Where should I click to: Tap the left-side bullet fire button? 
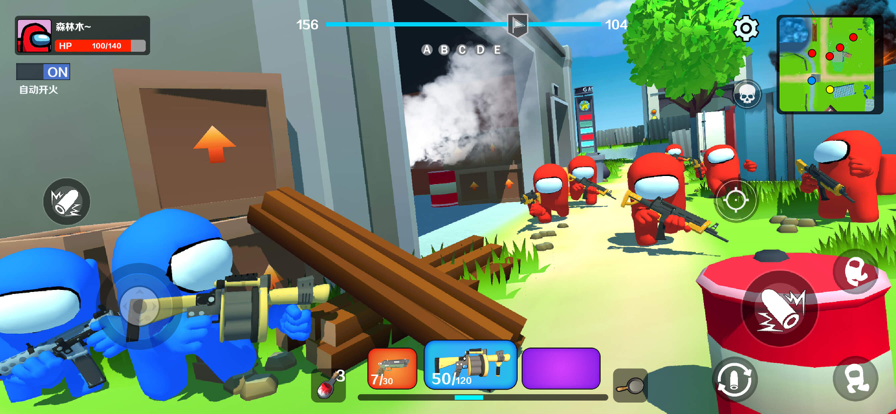[66, 201]
